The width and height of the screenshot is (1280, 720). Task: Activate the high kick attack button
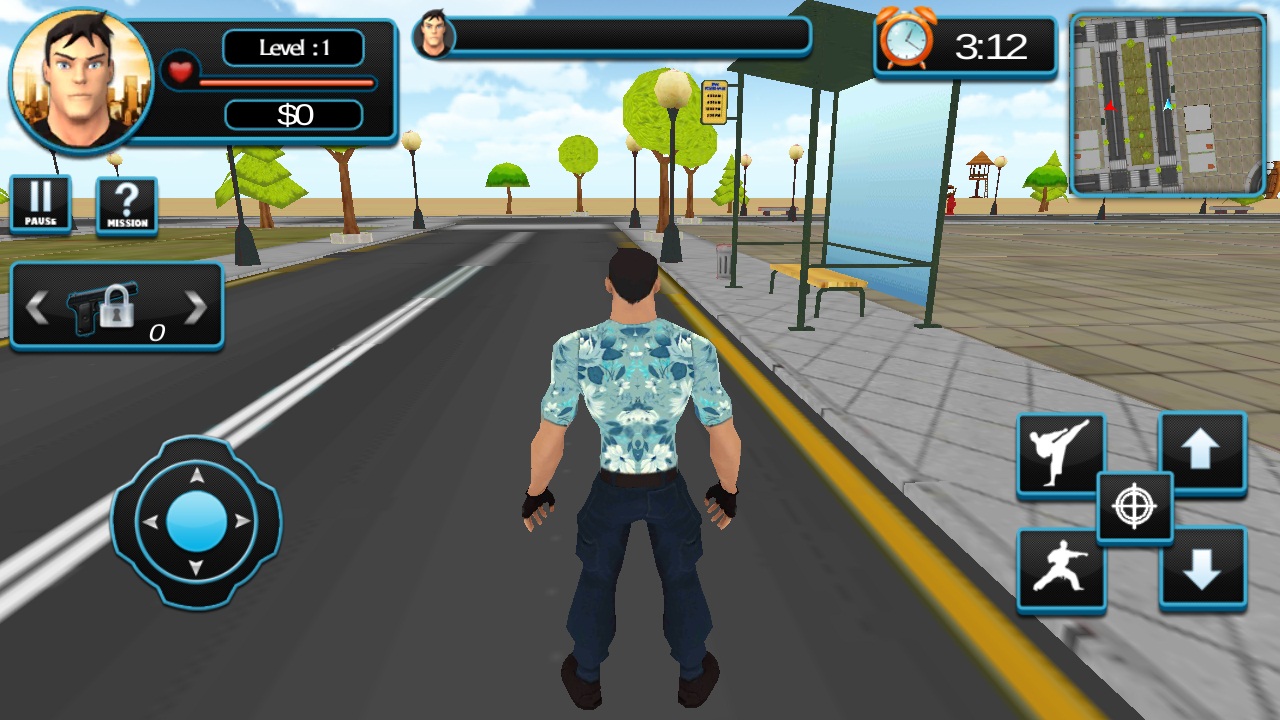click(x=1061, y=454)
